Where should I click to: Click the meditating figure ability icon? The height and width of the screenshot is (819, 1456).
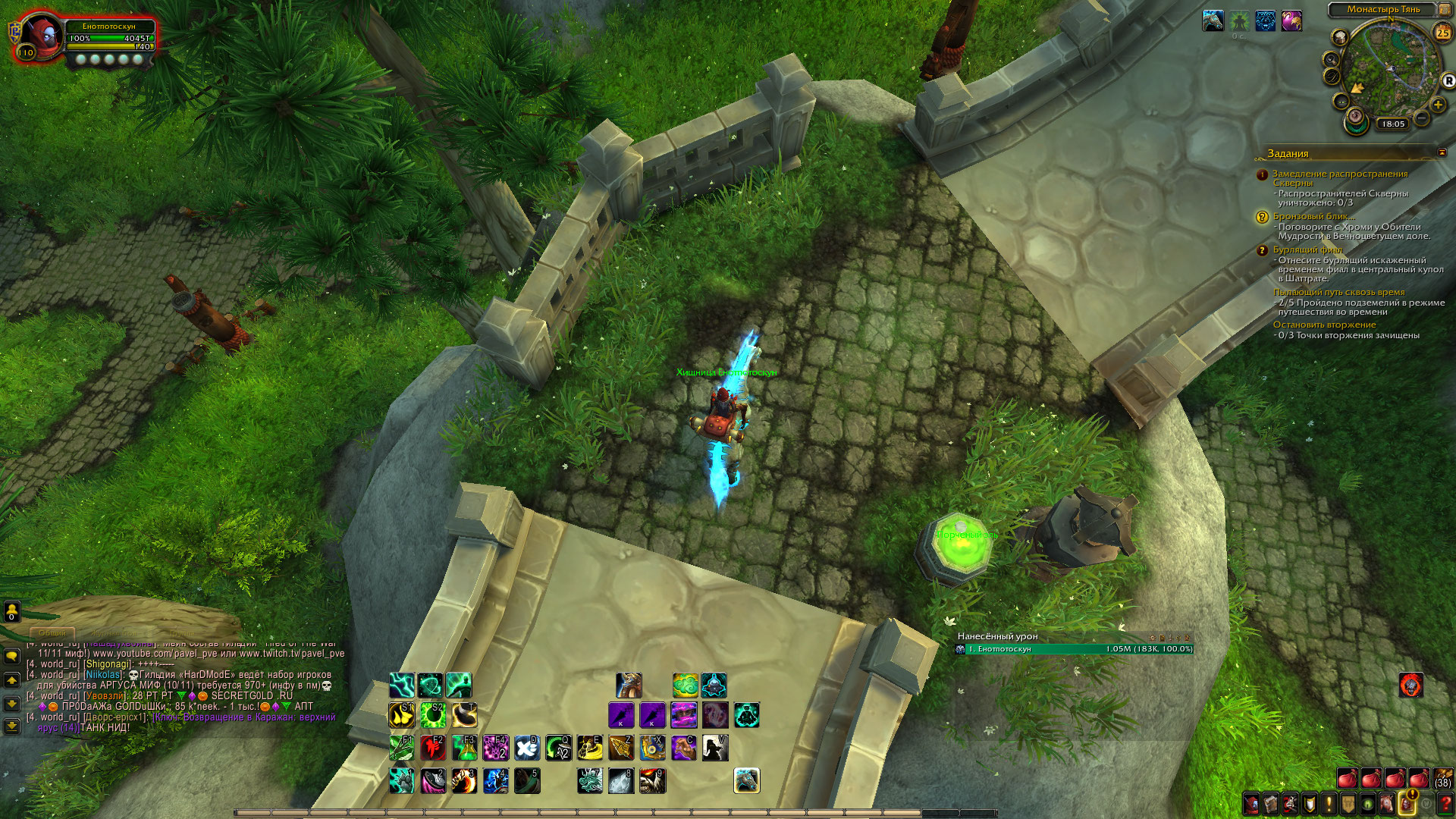(x=746, y=715)
